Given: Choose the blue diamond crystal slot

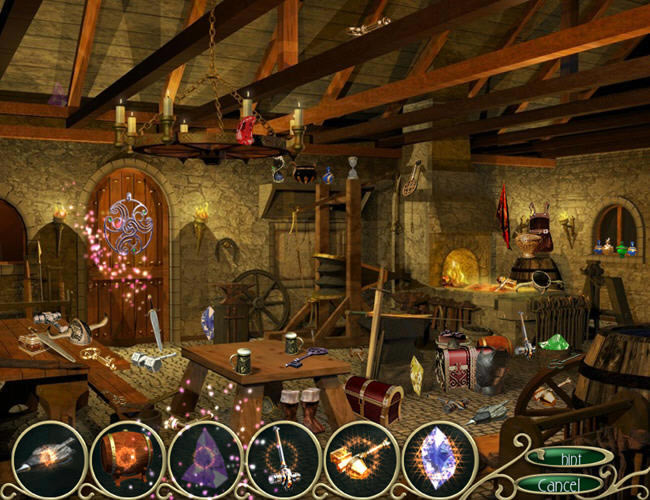Looking at the screenshot, I should pos(439,459).
